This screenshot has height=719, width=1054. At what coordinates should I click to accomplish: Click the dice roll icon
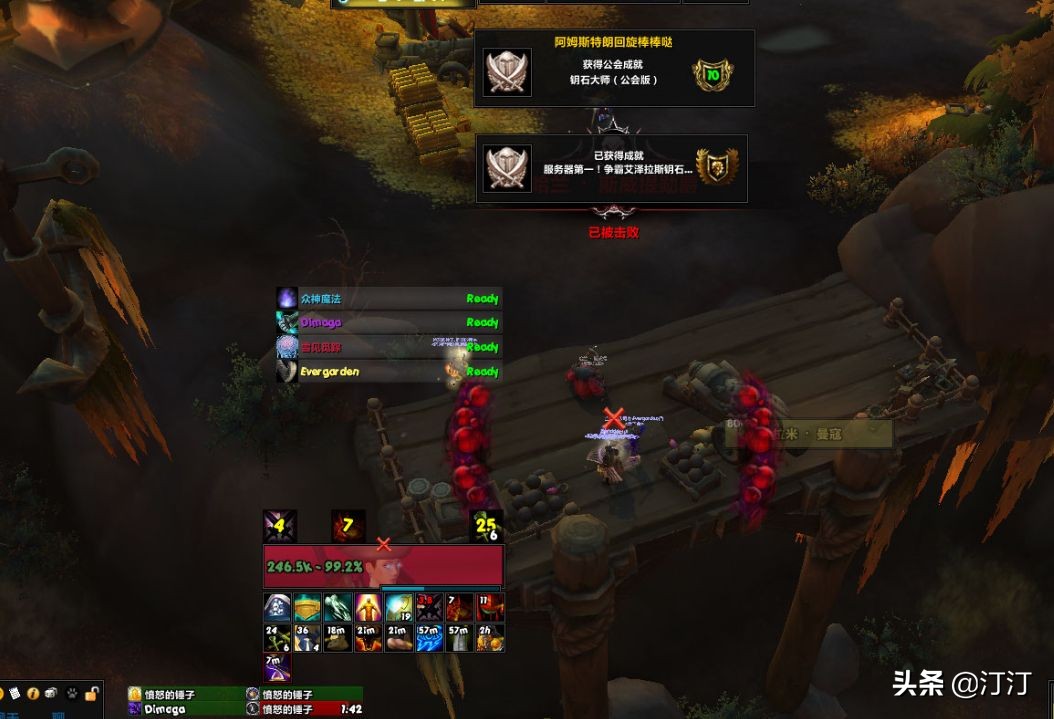[51, 693]
